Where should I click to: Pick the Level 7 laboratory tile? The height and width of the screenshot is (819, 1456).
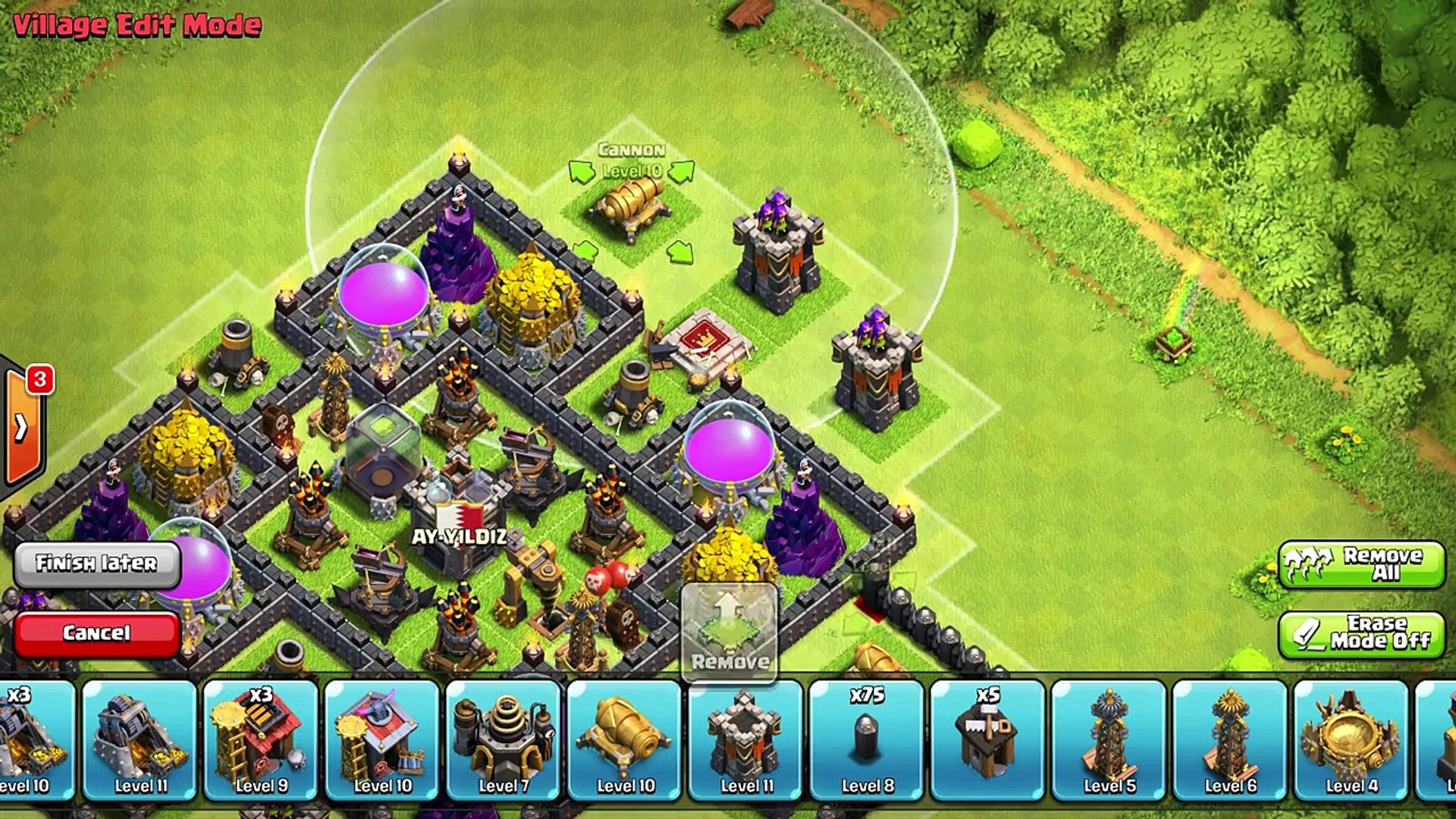click(x=504, y=739)
